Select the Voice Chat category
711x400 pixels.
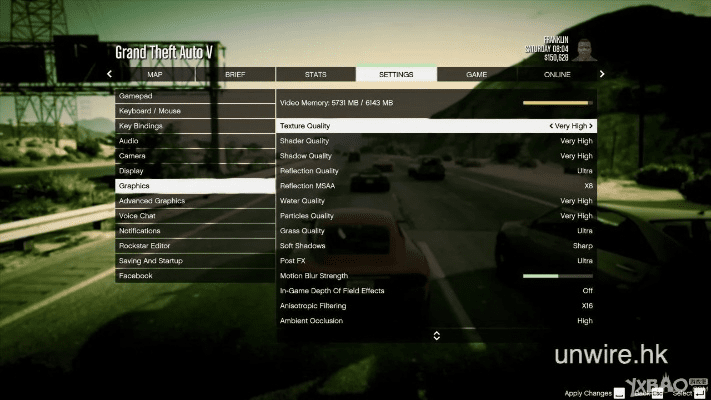click(195, 216)
